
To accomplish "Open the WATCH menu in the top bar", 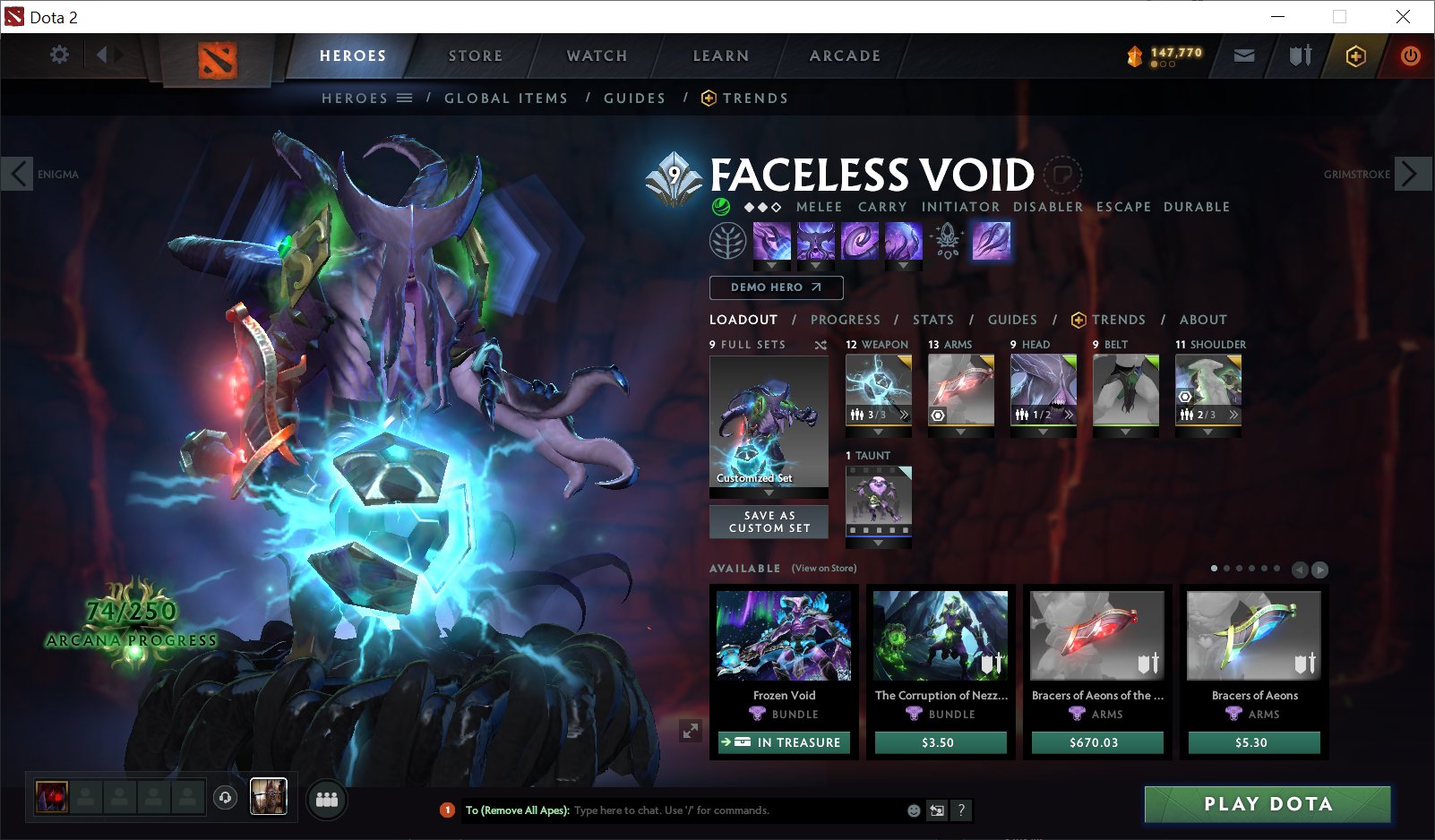I will 595,56.
